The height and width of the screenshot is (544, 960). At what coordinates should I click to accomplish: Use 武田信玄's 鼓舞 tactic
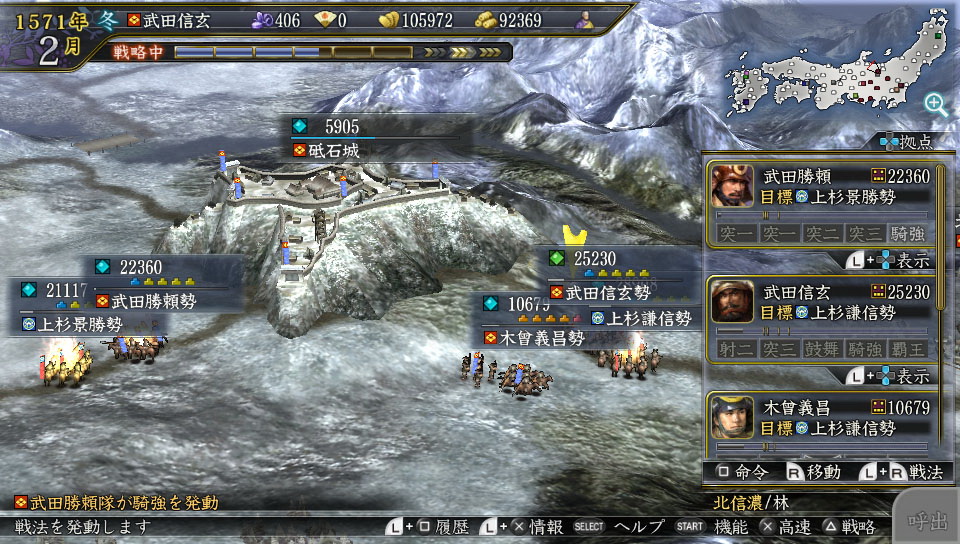click(822, 348)
